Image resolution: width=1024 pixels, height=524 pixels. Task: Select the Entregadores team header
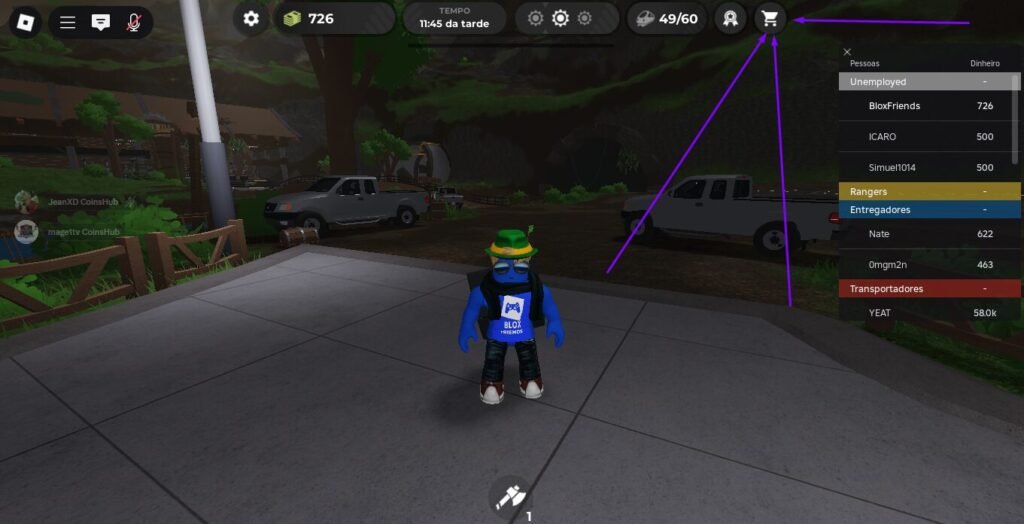[929, 210]
